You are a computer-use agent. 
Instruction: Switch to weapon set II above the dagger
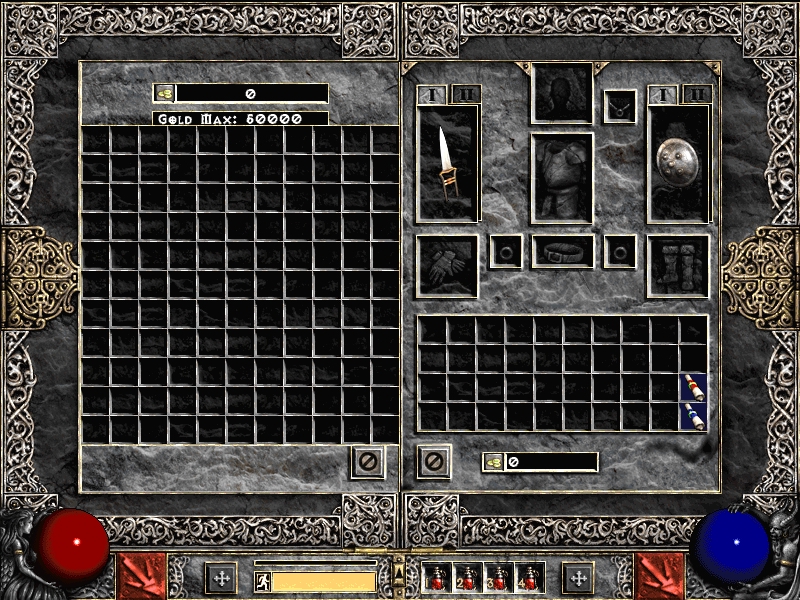click(465, 95)
